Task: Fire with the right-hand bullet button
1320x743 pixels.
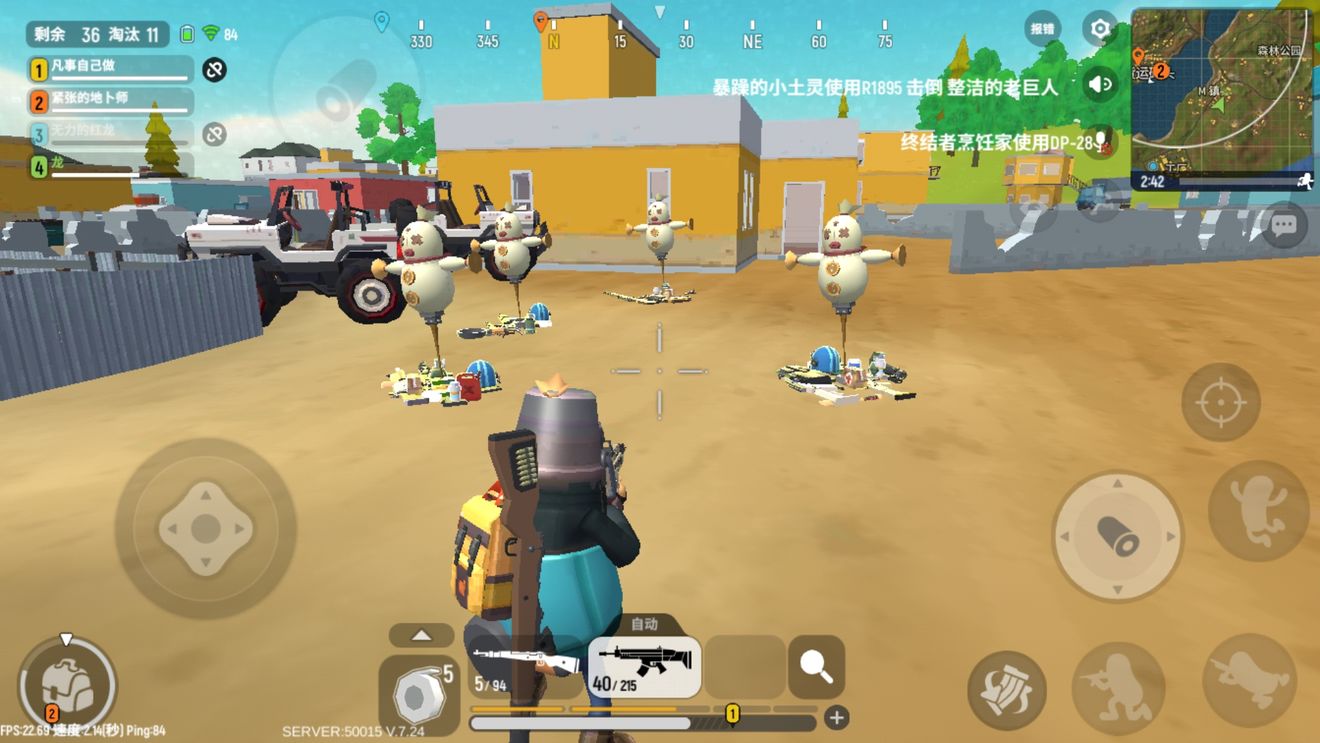Action: coord(1117,537)
